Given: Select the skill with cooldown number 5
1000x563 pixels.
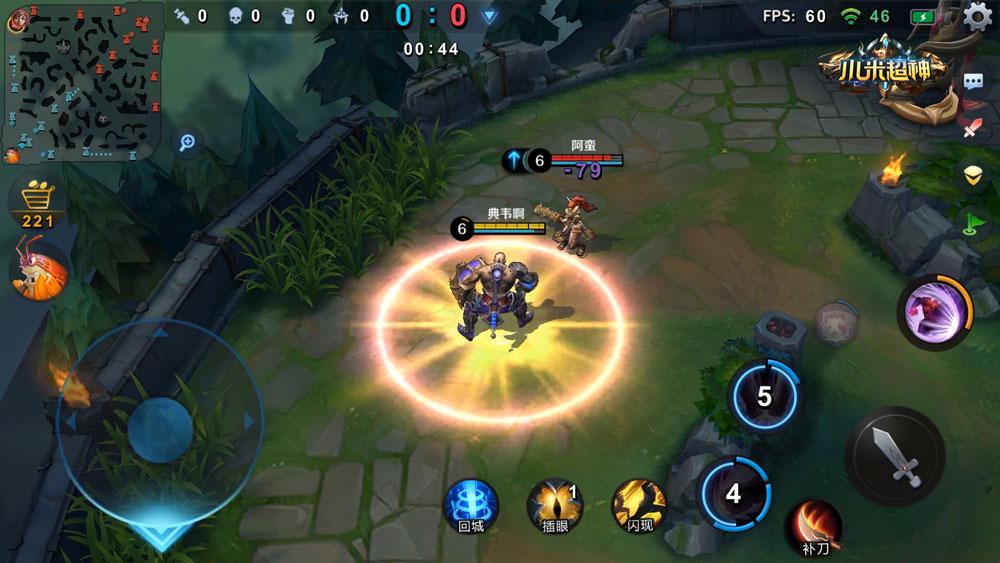Looking at the screenshot, I should coord(765,397).
